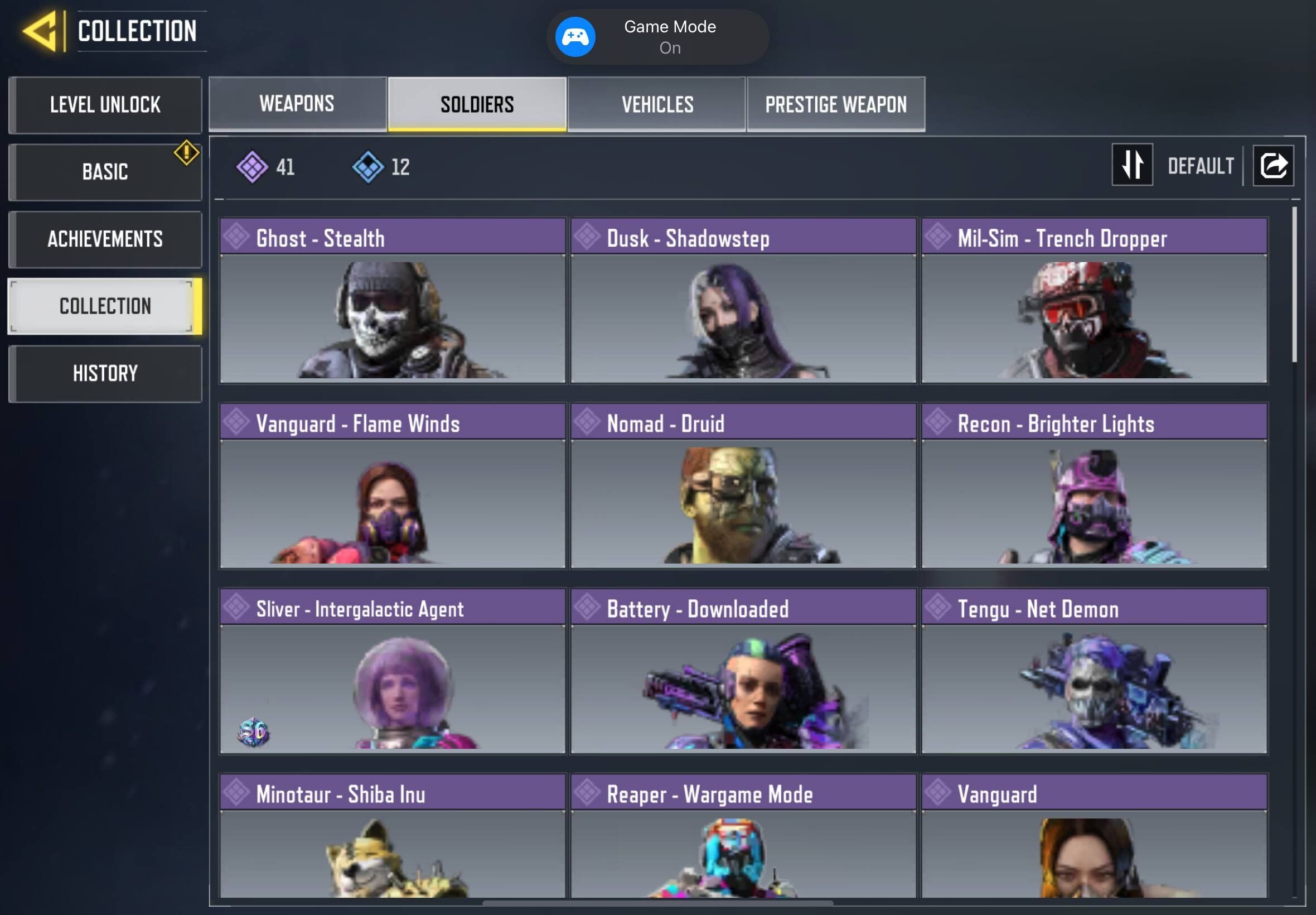Select Sliver - Intergalactic Agent skin
This screenshot has height=915, width=1316.
[x=393, y=671]
